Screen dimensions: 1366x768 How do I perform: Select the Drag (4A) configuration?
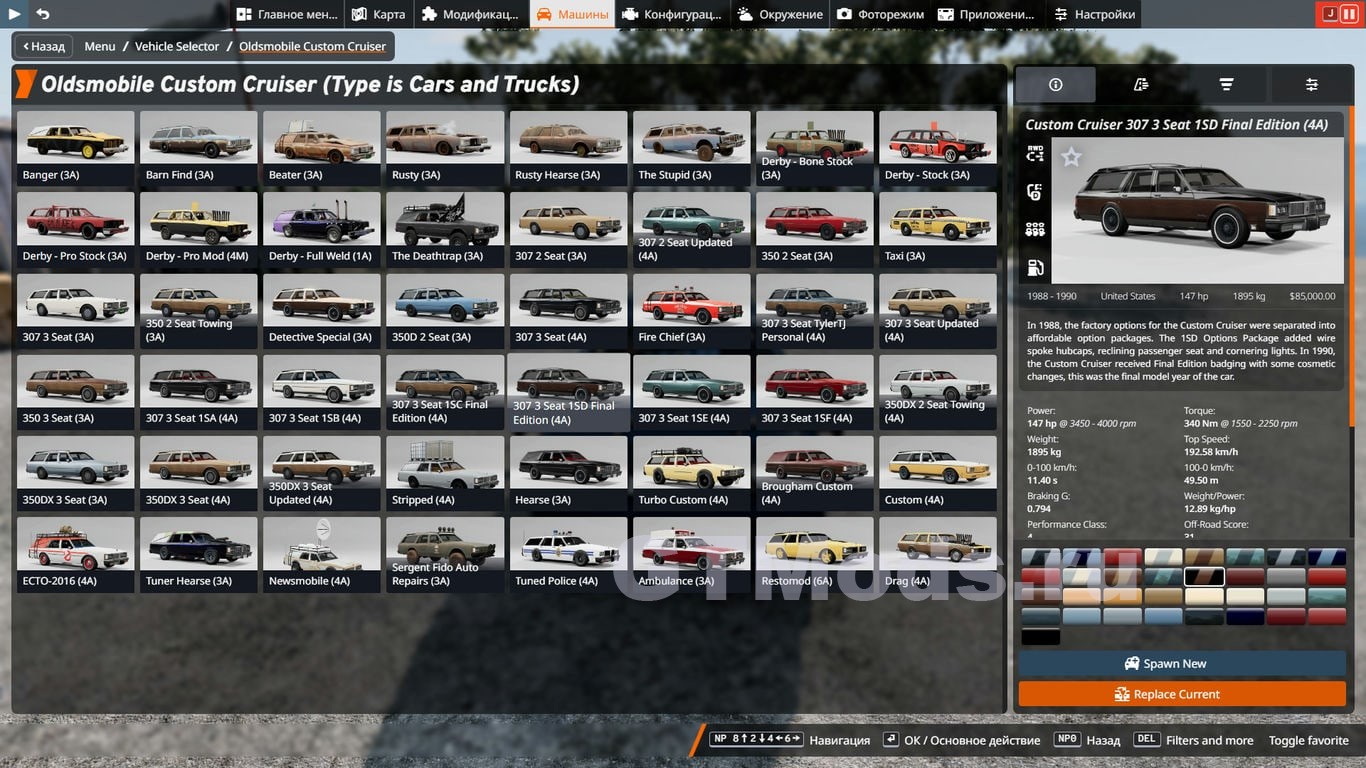[937, 553]
